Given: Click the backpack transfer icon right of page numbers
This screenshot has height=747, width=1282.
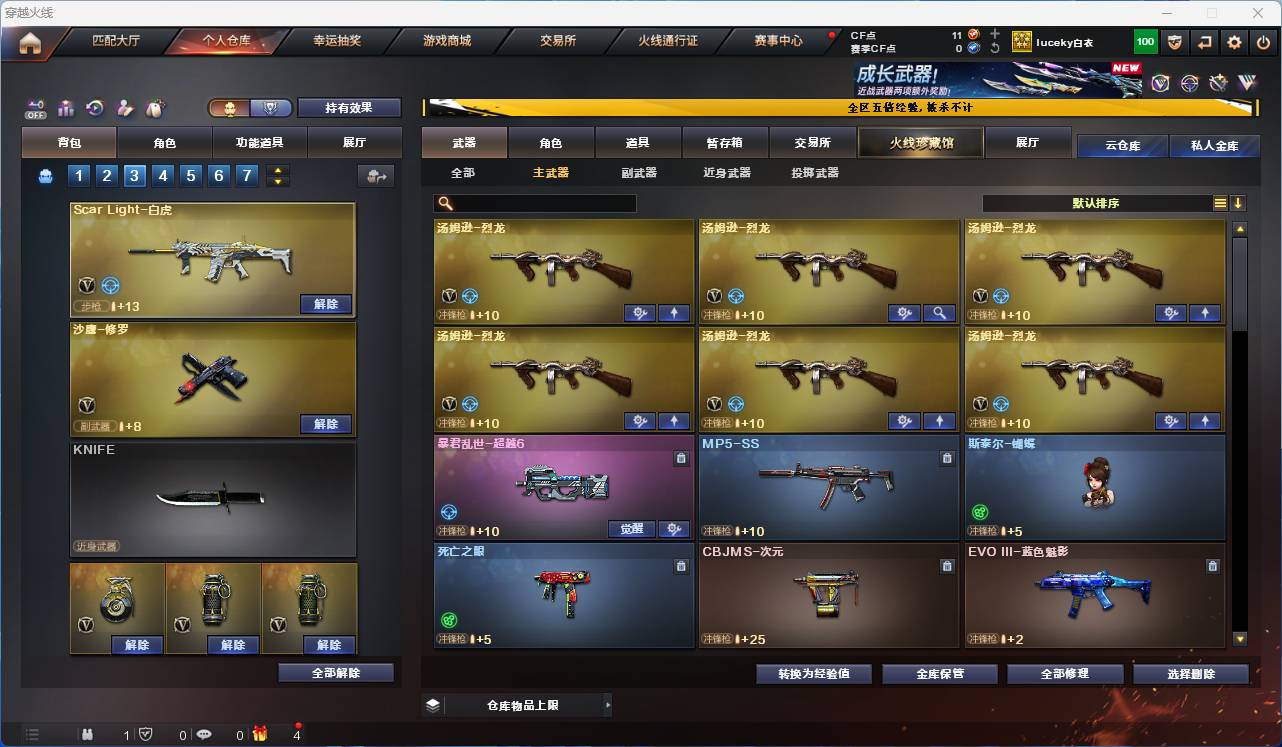Looking at the screenshot, I should [377, 175].
